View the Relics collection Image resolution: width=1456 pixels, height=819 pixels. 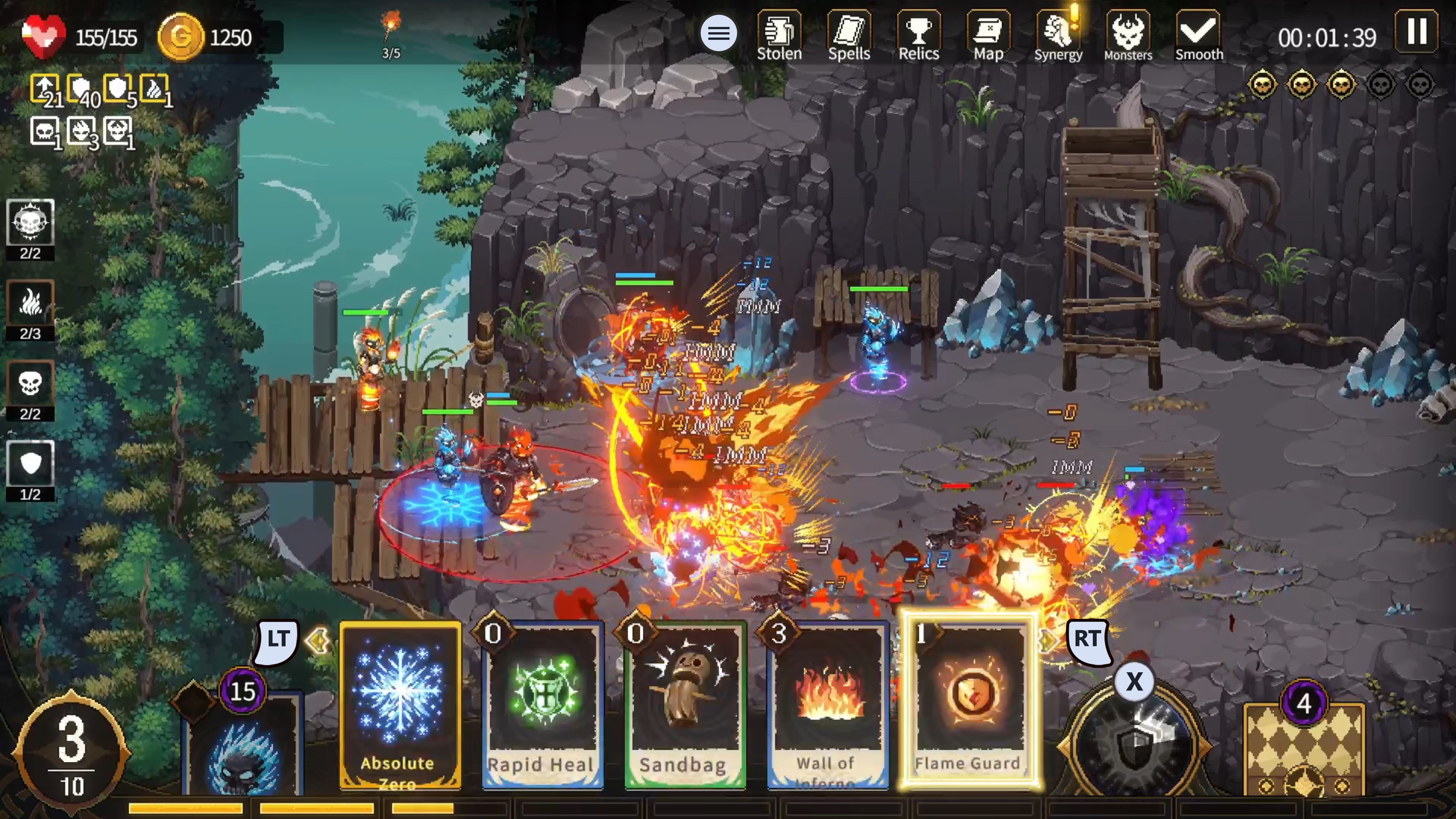[x=918, y=35]
